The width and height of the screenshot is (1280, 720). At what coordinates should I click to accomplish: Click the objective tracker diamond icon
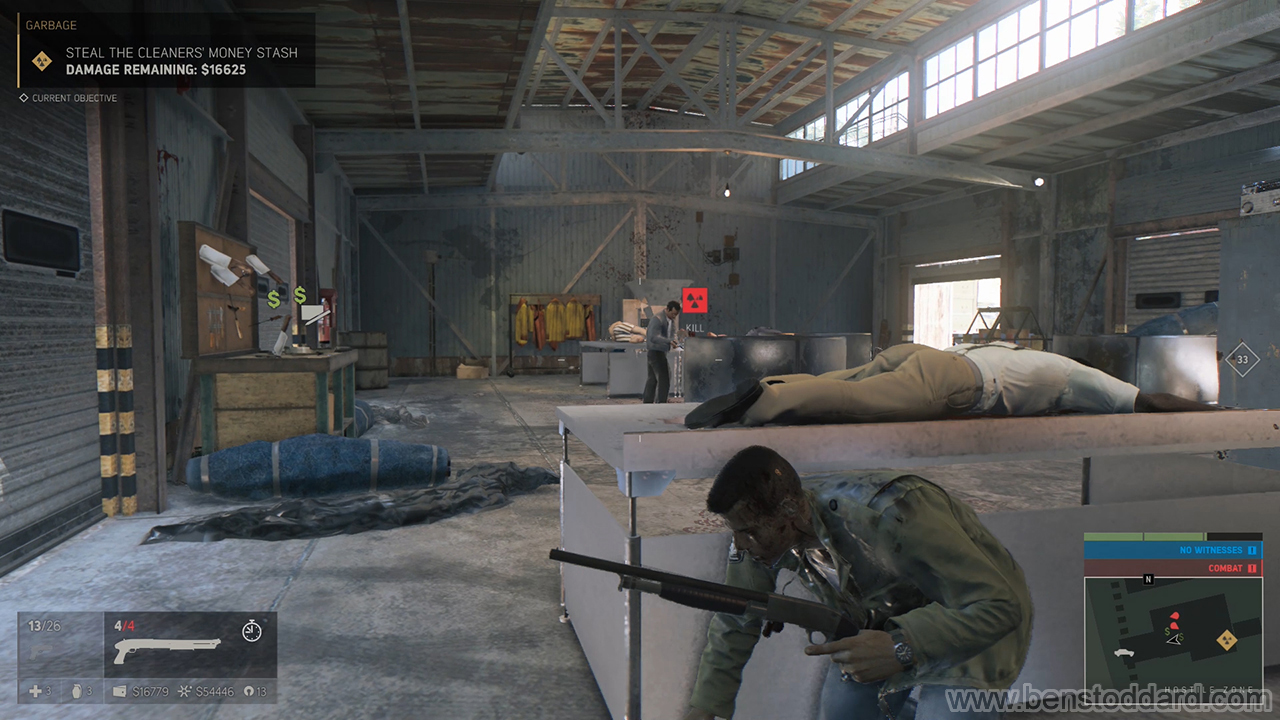tap(41, 61)
